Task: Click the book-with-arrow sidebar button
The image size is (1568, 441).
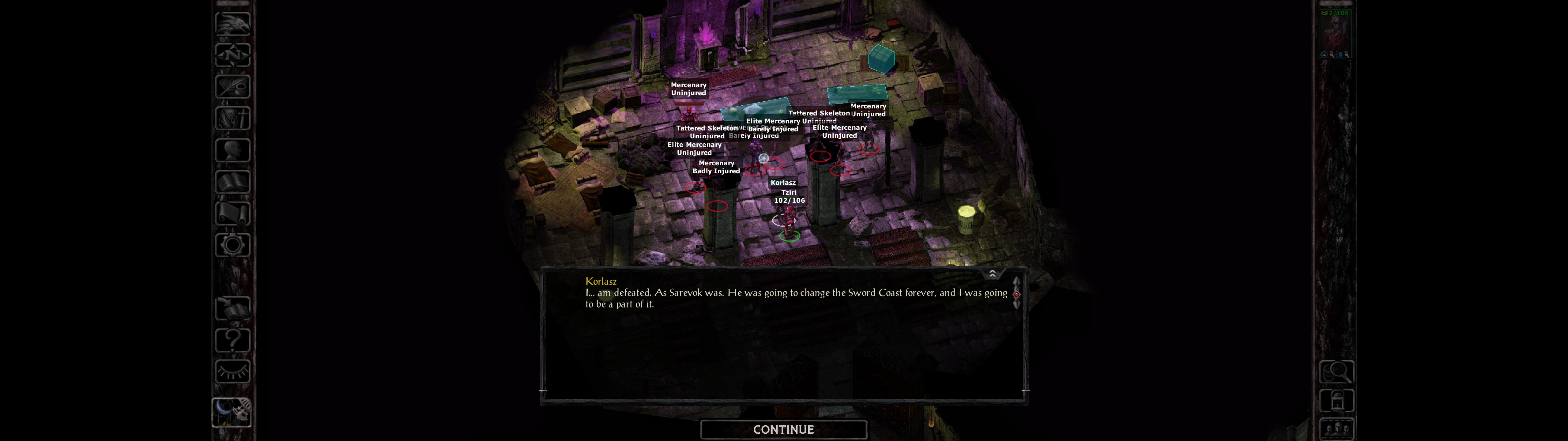Action: tap(232, 309)
